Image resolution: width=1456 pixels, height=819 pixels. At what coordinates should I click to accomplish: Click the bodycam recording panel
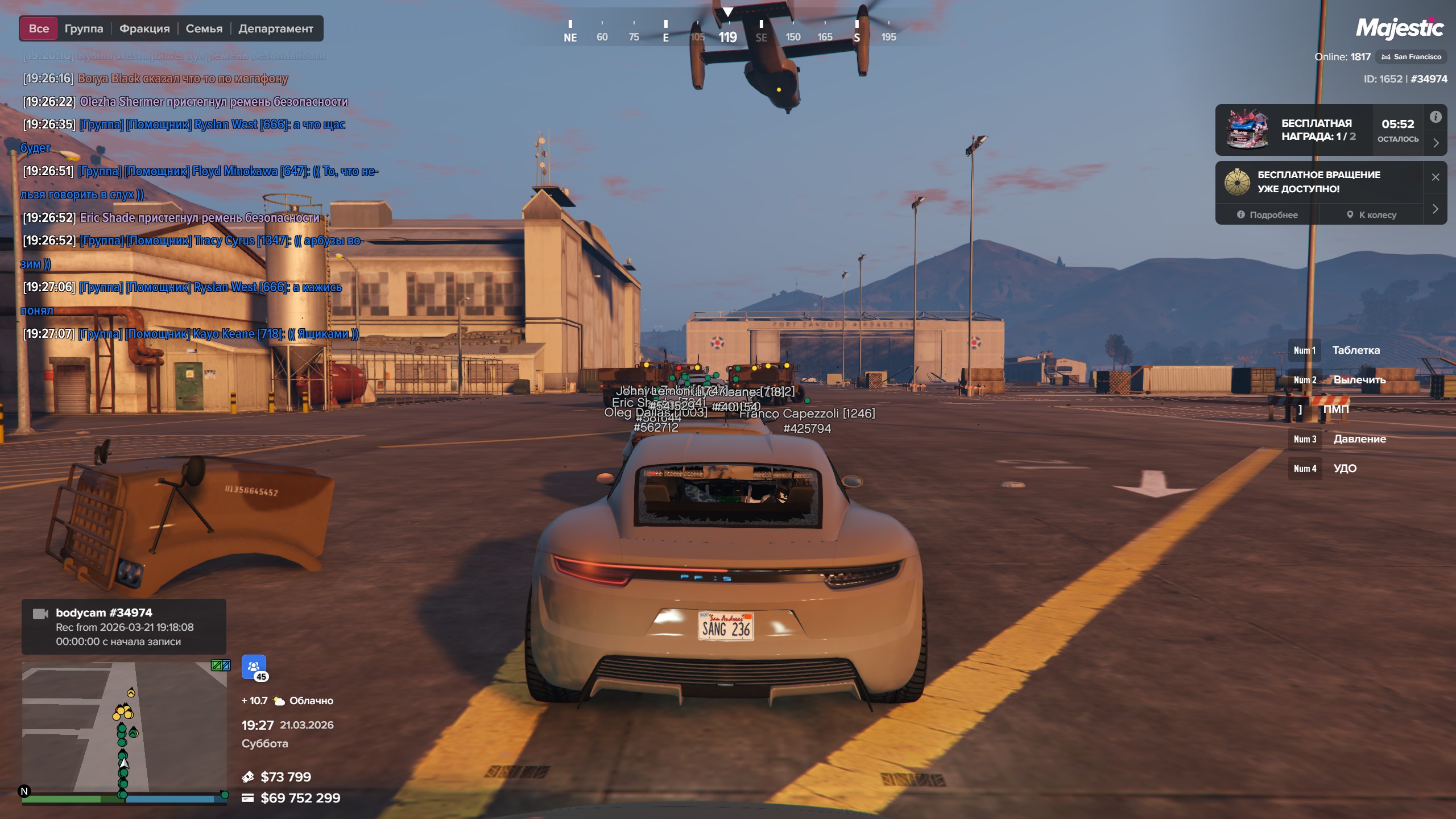click(x=124, y=627)
